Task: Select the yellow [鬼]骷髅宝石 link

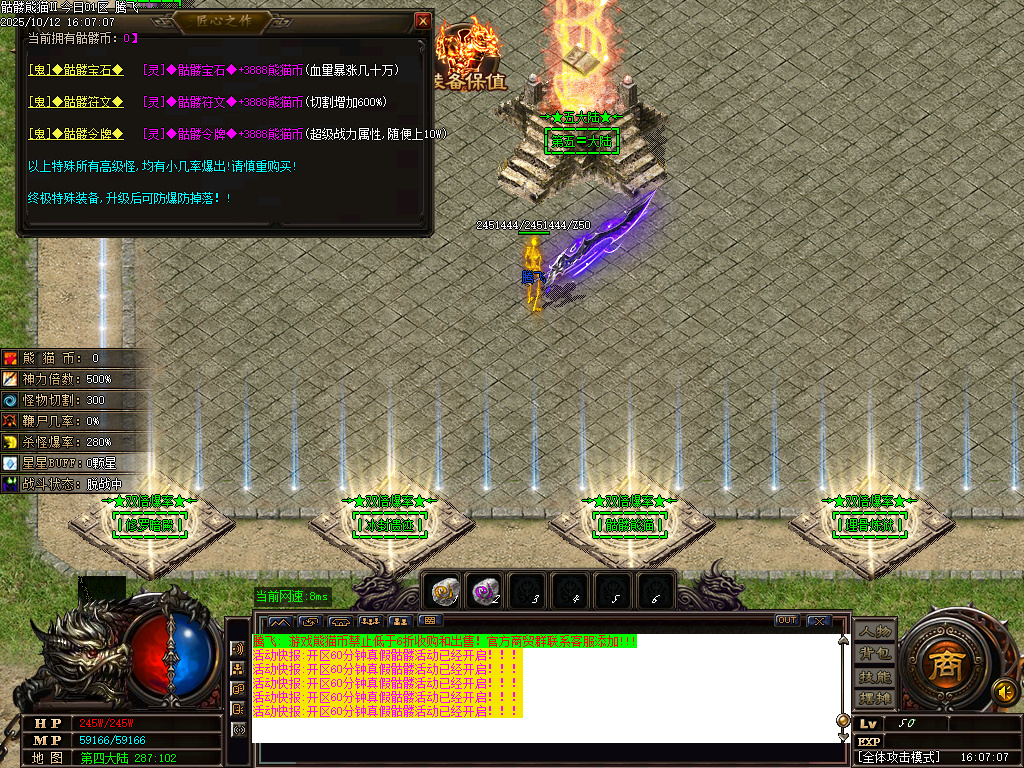Action: (76, 70)
